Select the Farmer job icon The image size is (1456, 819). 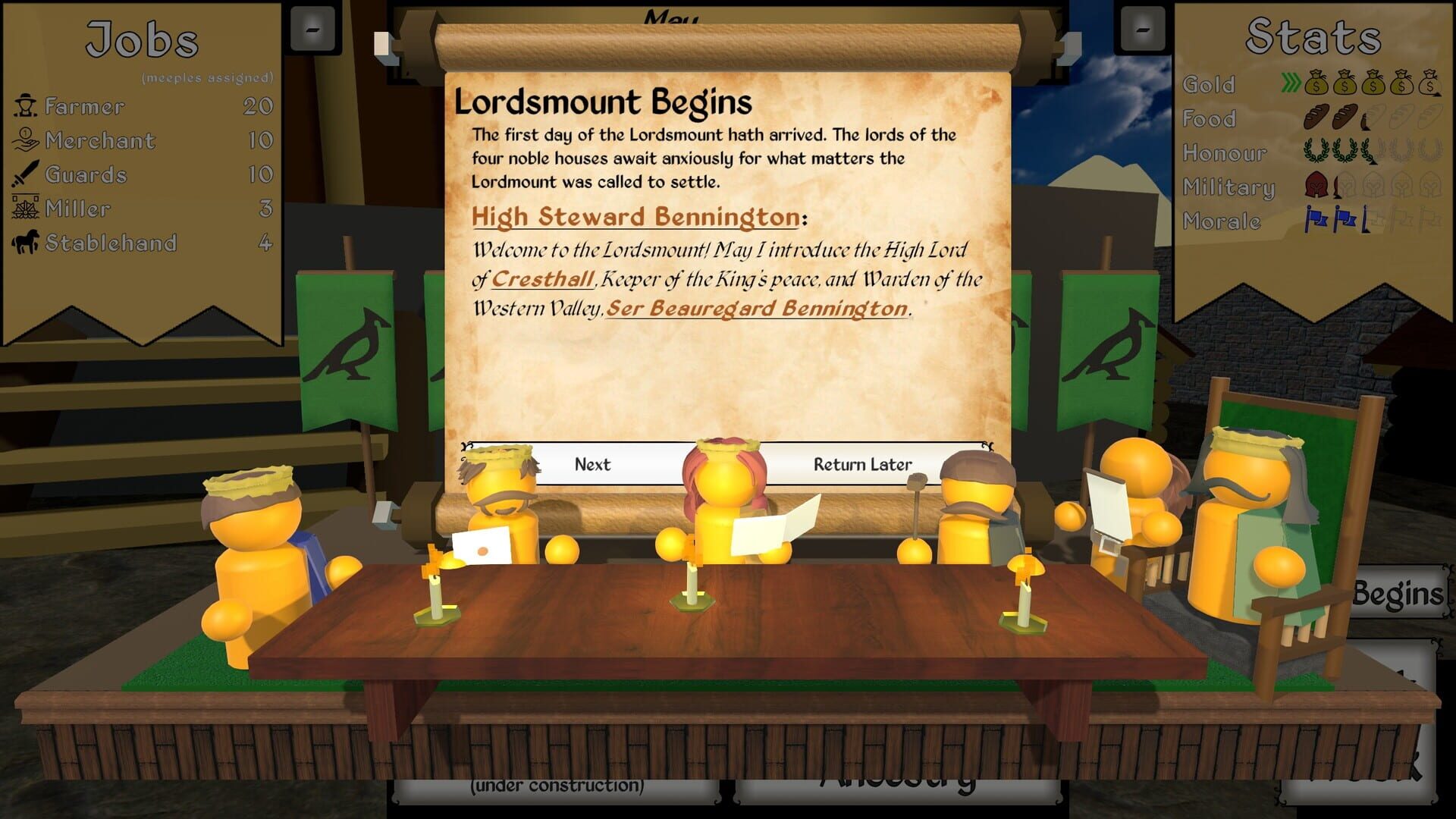pos(27,106)
